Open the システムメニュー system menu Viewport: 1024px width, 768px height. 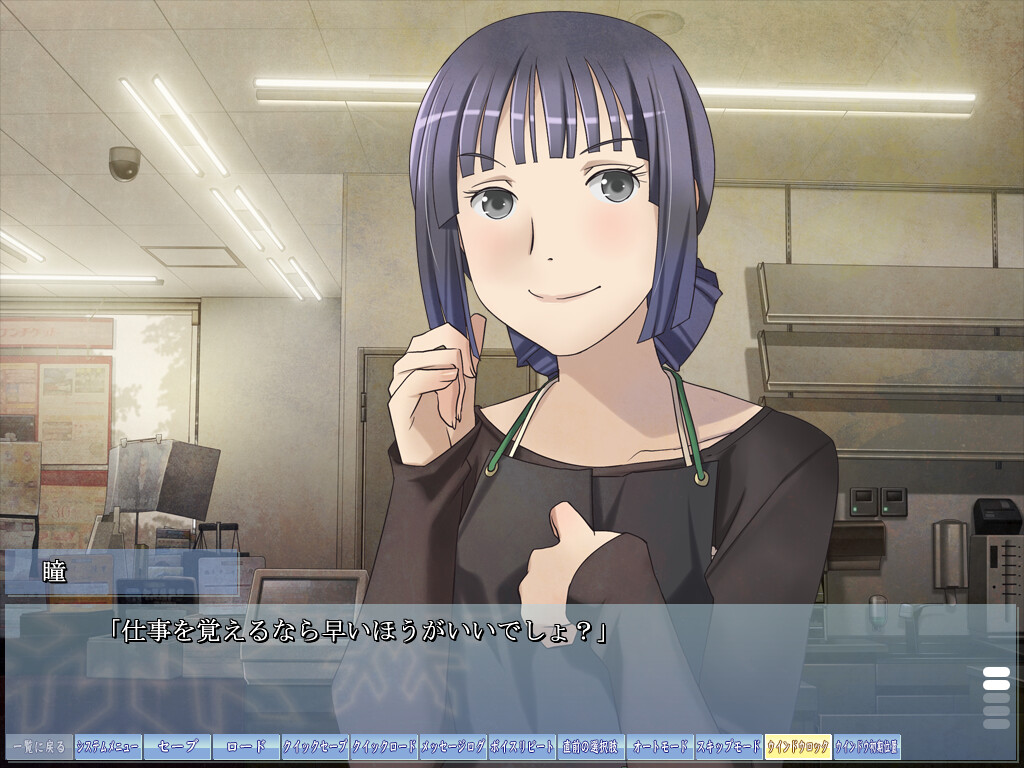pyautogui.click(x=108, y=747)
